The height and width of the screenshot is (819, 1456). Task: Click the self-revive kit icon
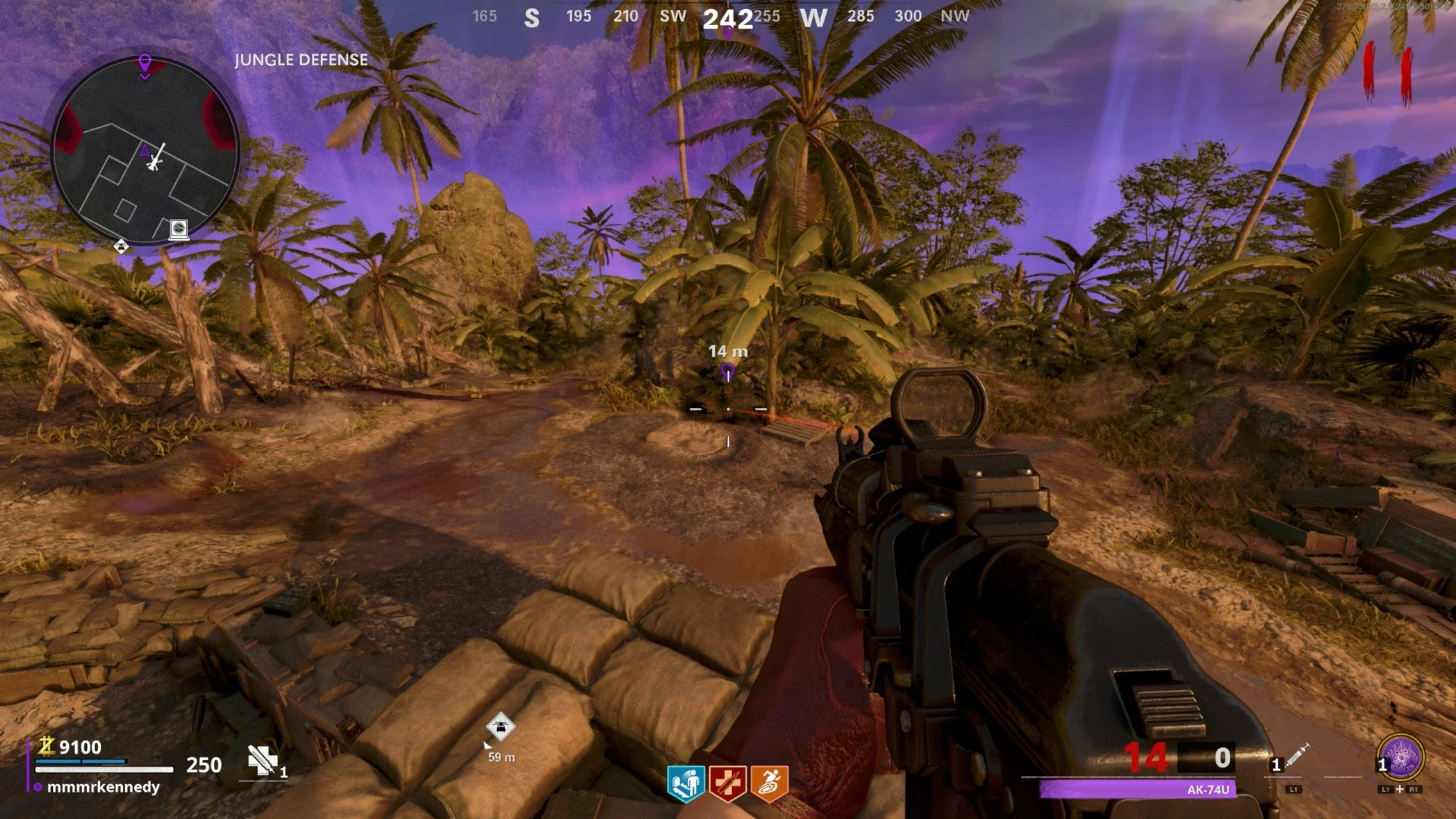point(262,760)
